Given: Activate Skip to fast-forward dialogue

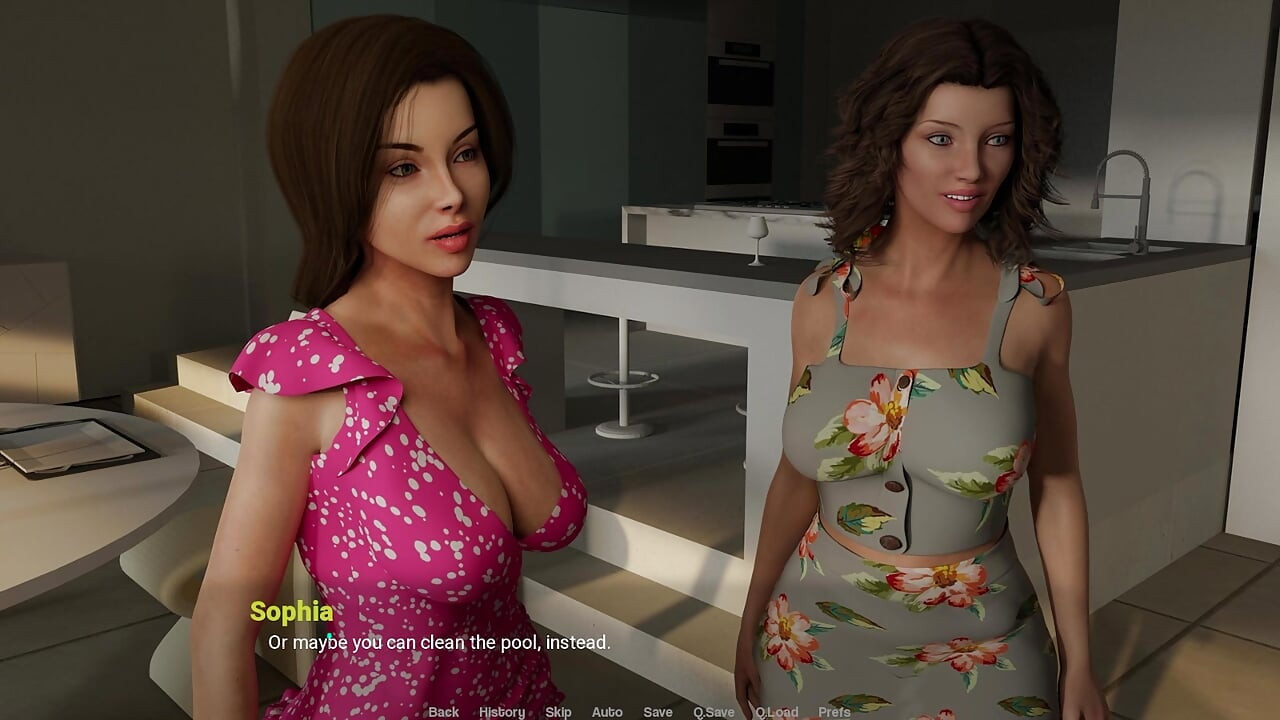Looking at the screenshot, I should (x=558, y=712).
